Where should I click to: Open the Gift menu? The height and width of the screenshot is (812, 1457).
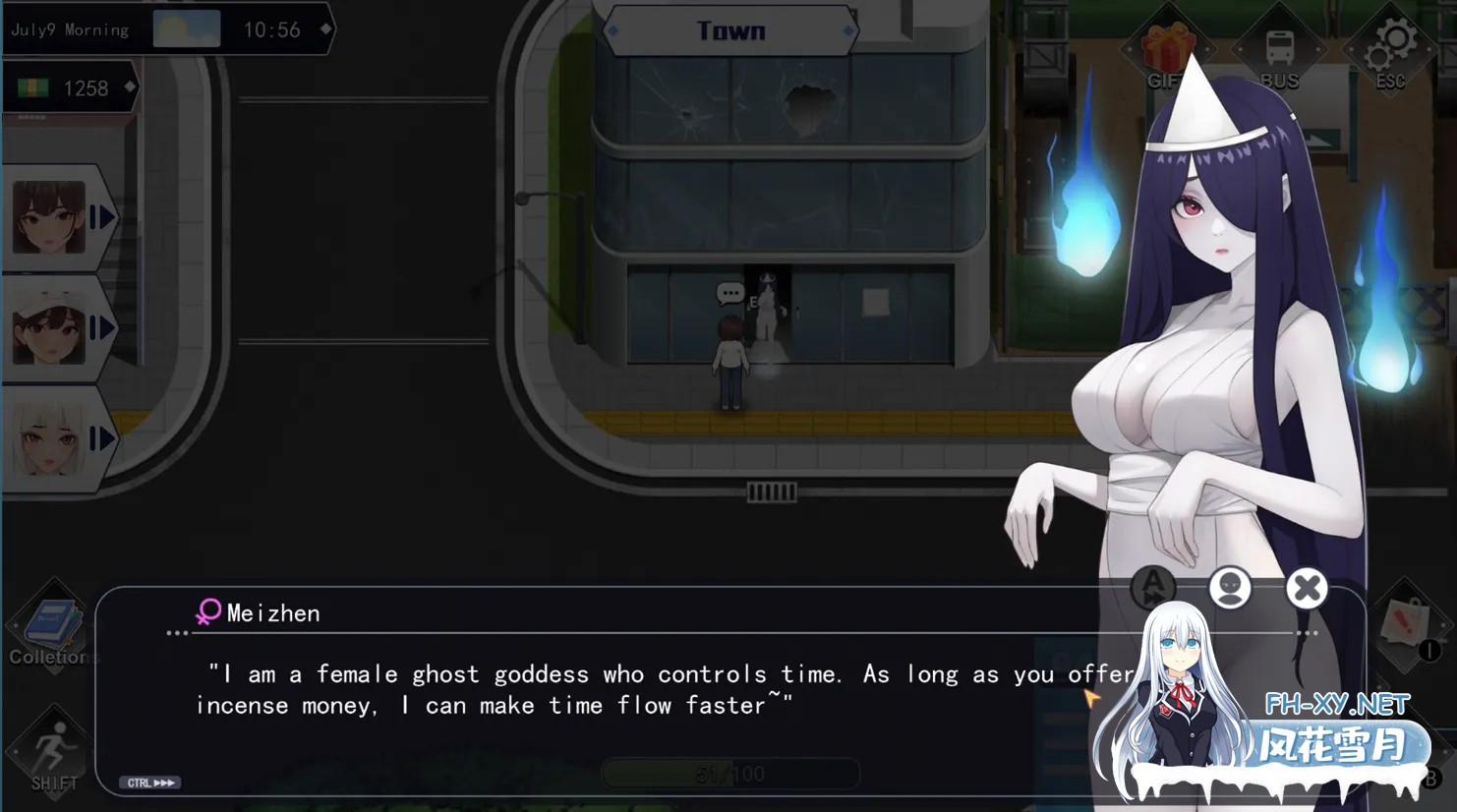point(1167,55)
